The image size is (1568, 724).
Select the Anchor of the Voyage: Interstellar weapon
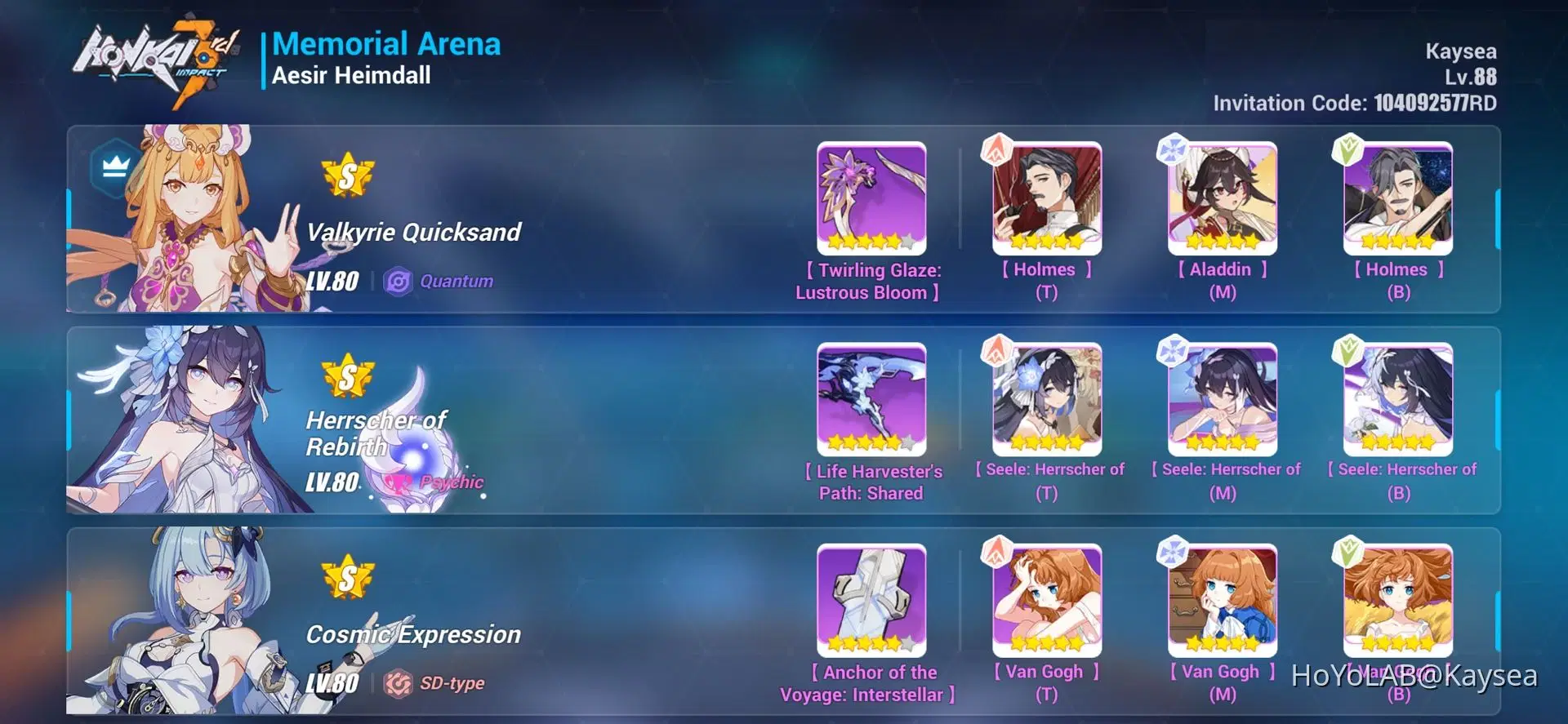[871, 601]
